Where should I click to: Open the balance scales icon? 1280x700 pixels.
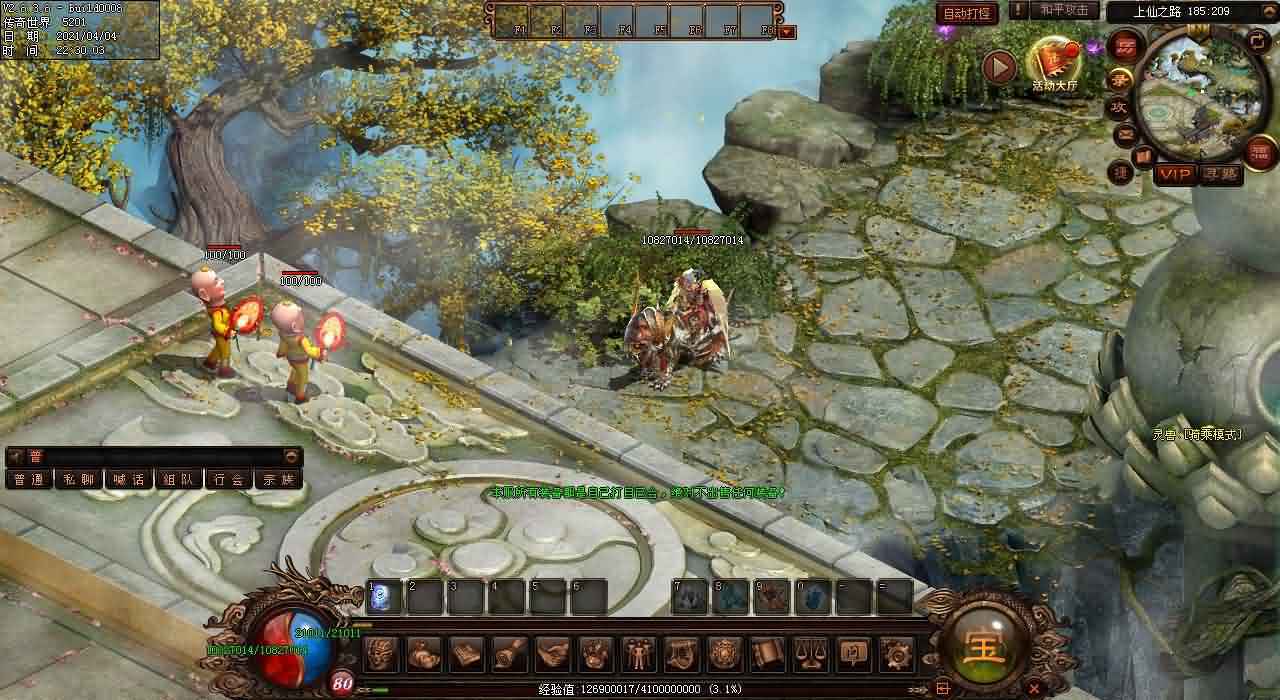point(810,654)
